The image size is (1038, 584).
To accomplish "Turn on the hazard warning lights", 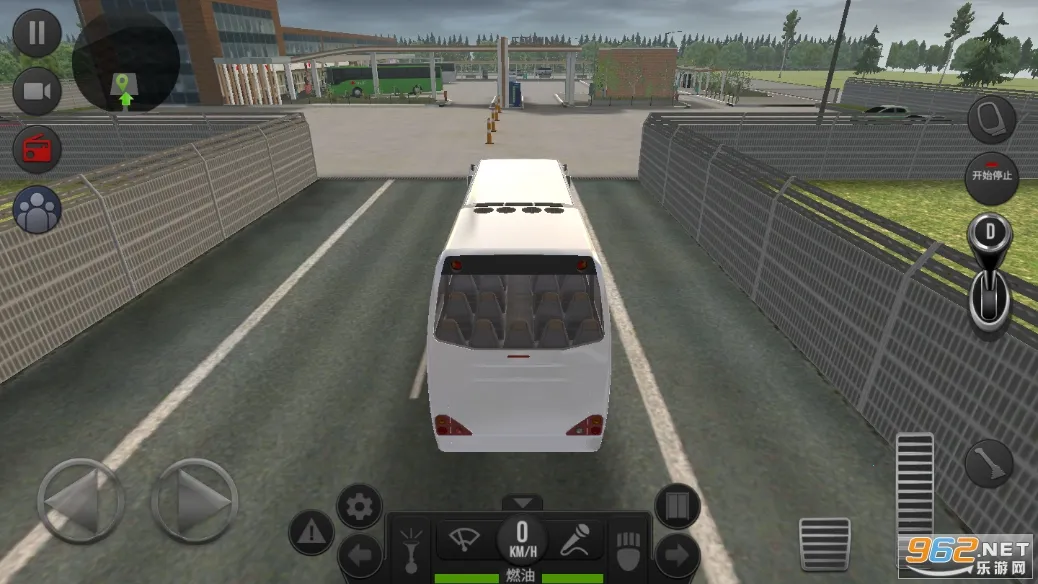I will (x=311, y=532).
